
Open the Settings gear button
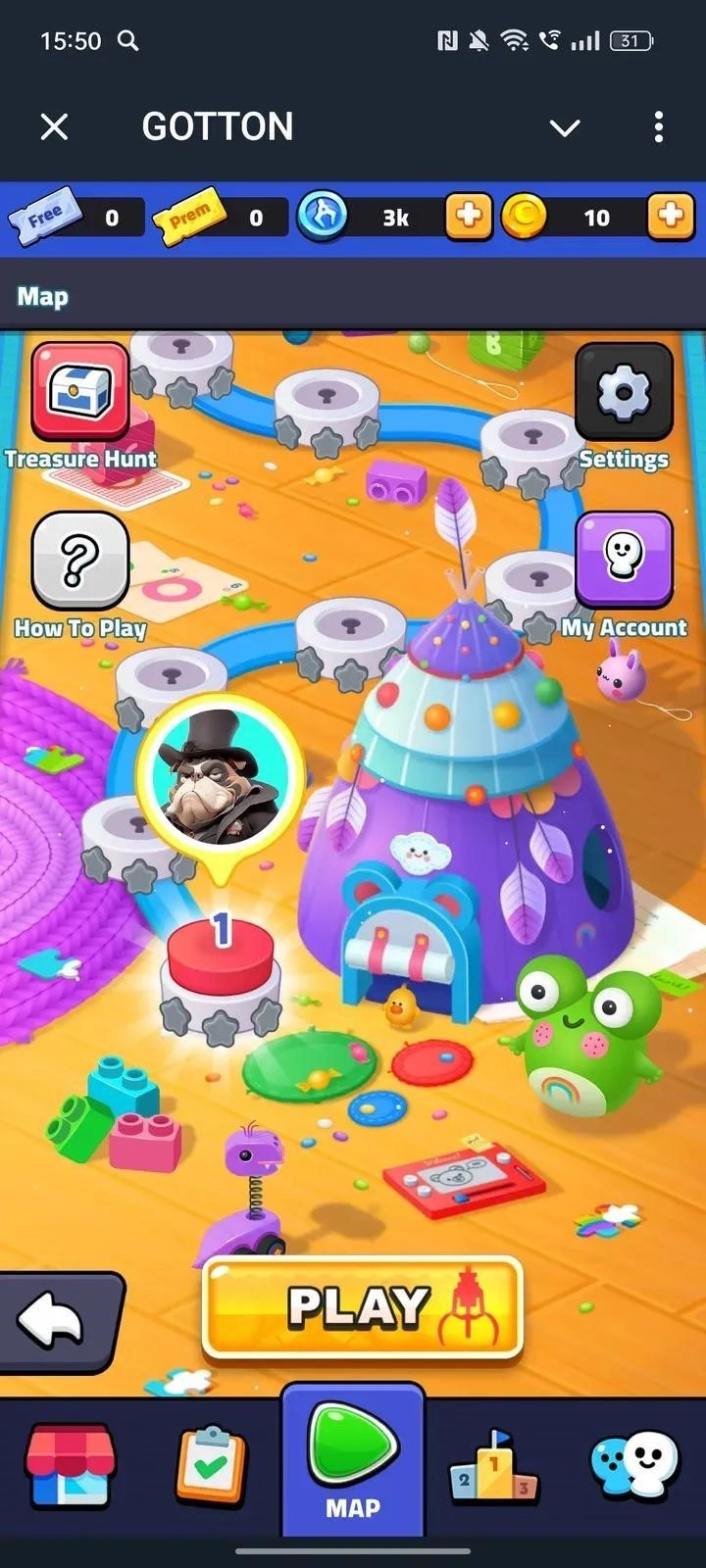(x=624, y=392)
